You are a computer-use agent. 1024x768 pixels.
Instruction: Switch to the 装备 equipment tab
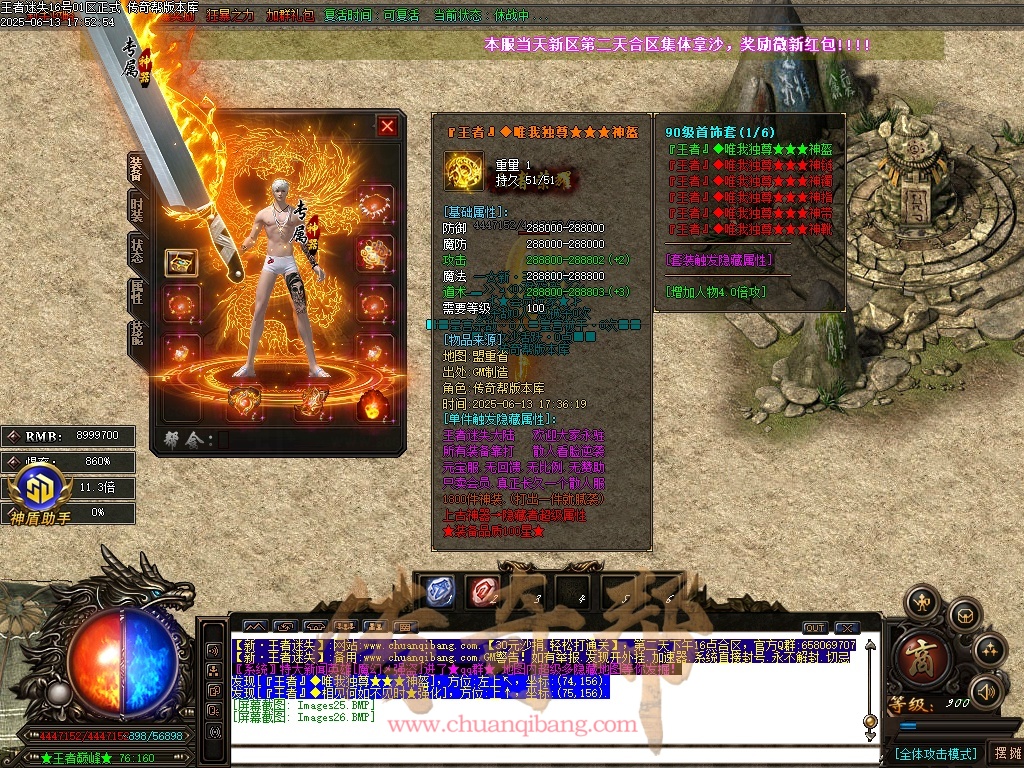click(137, 167)
